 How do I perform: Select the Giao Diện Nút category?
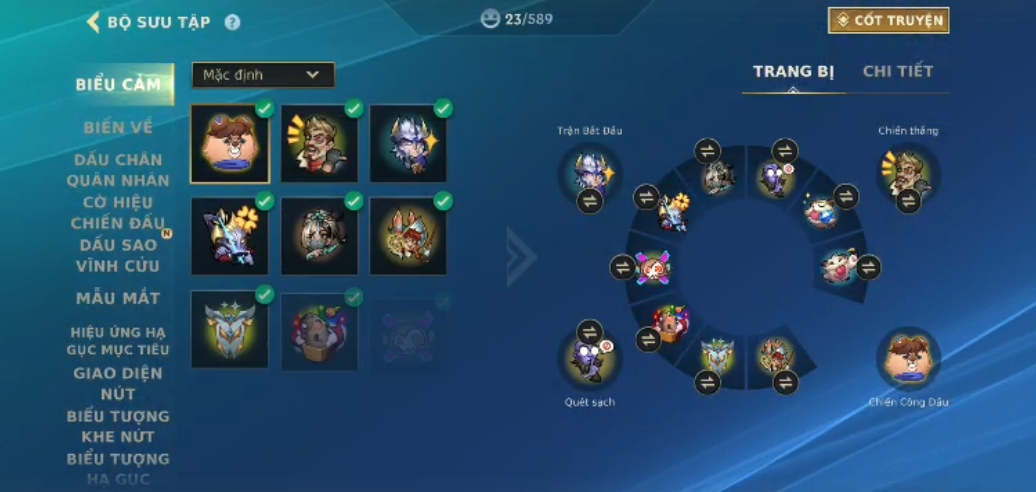[x=118, y=384]
